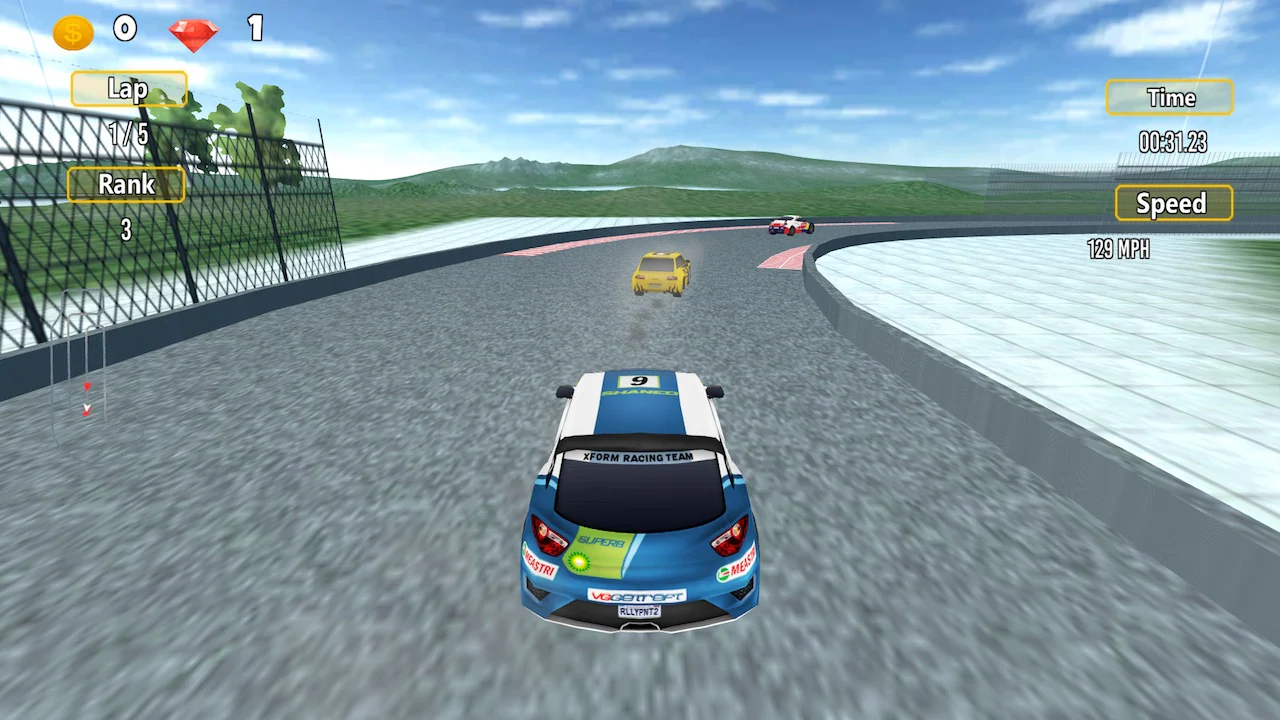Toggle the lap counter showing 1/5
This screenshot has height=720, width=1280.
click(128, 136)
